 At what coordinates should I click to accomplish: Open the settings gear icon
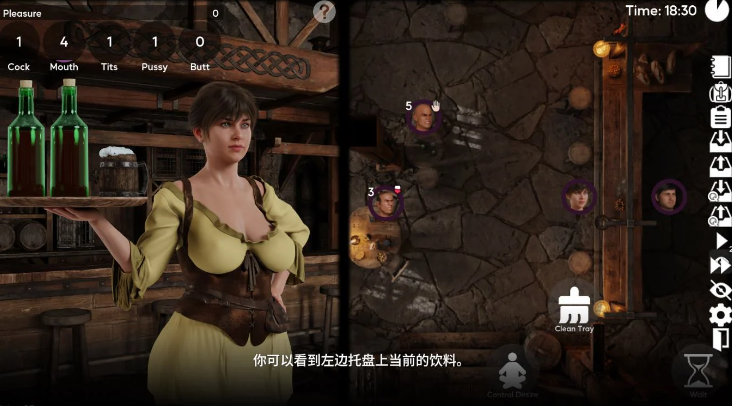click(x=720, y=315)
